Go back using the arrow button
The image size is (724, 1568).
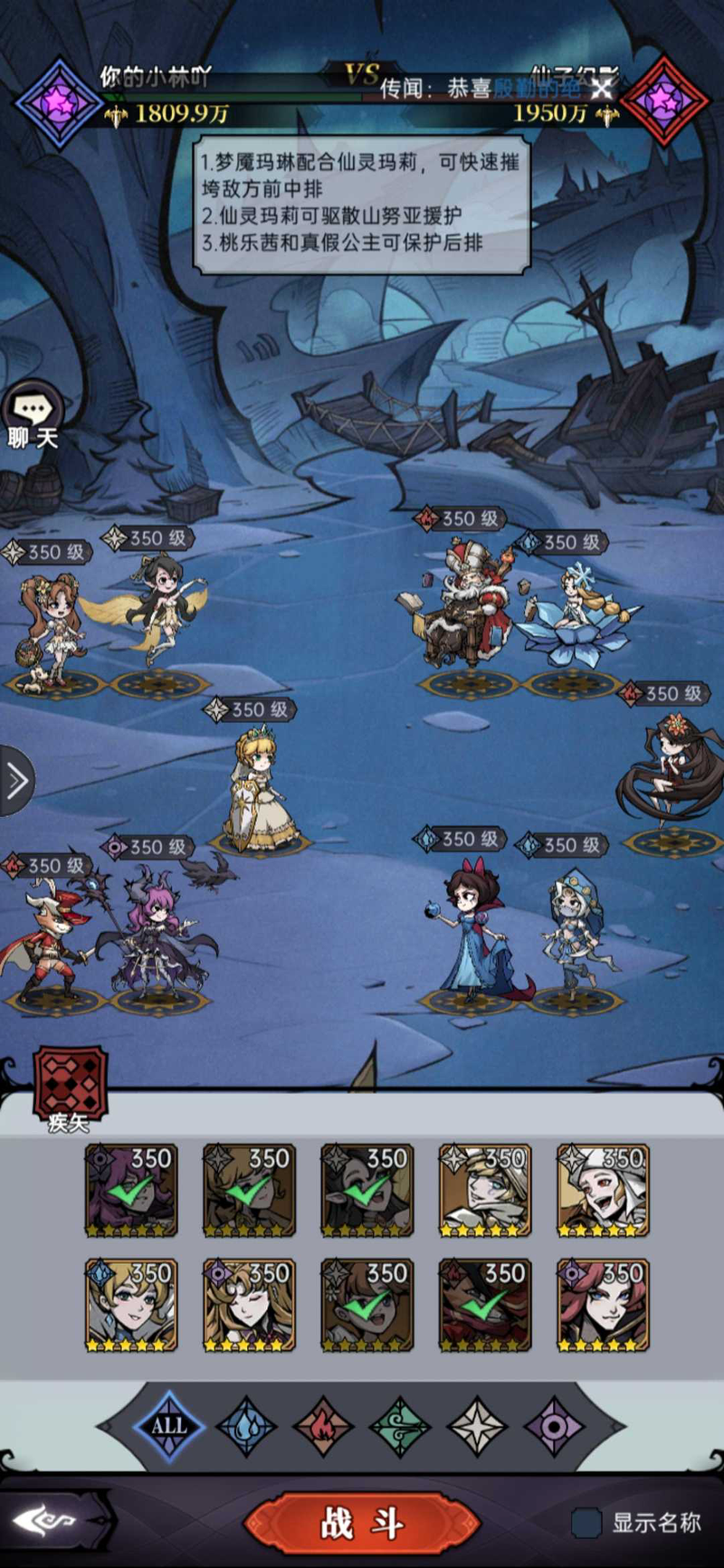click(x=52, y=1521)
